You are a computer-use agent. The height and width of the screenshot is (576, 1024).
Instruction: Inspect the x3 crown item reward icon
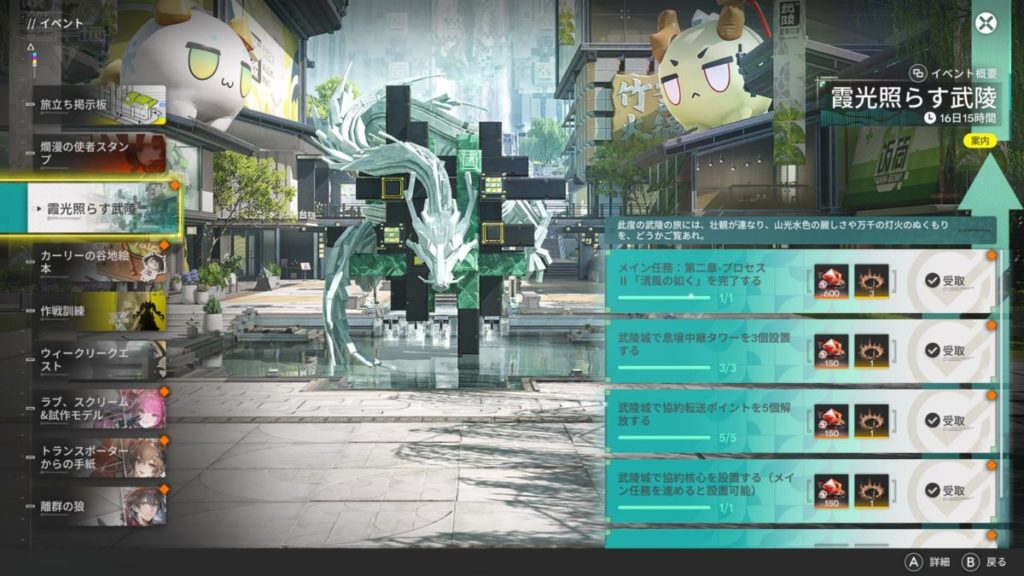[871, 282]
